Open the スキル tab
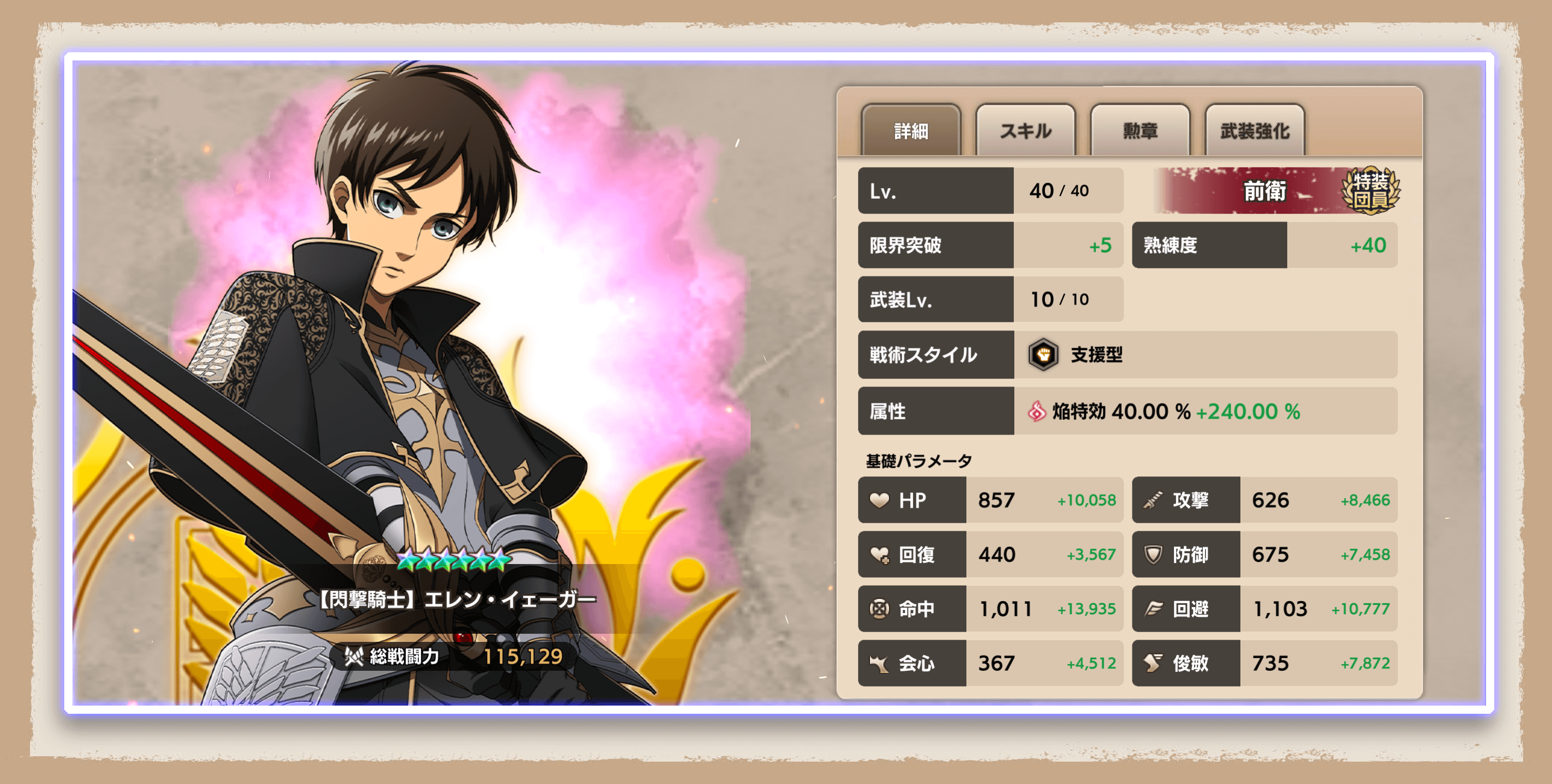This screenshot has width=1552, height=784. point(1025,130)
